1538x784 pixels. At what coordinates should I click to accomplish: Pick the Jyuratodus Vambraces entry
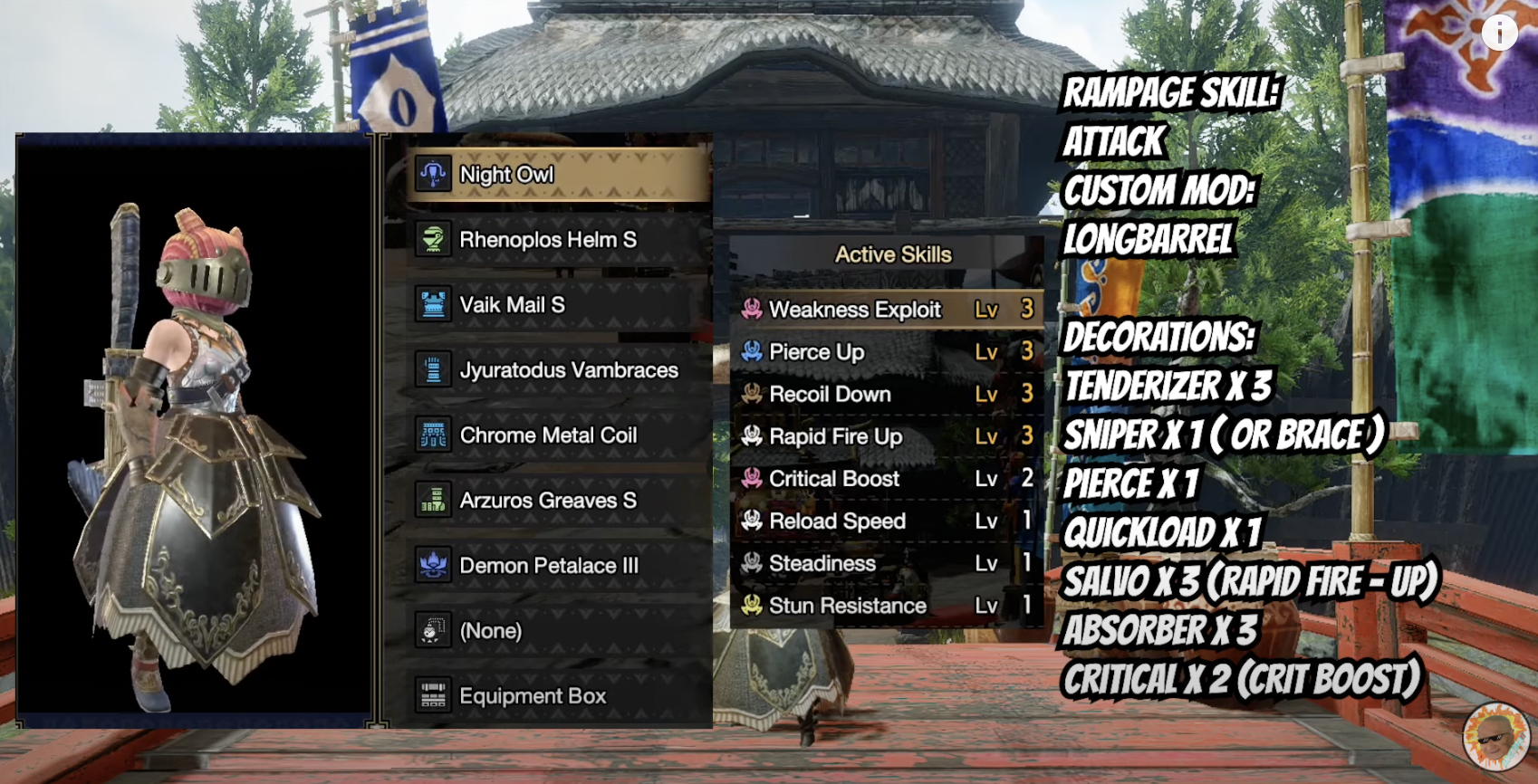click(556, 370)
